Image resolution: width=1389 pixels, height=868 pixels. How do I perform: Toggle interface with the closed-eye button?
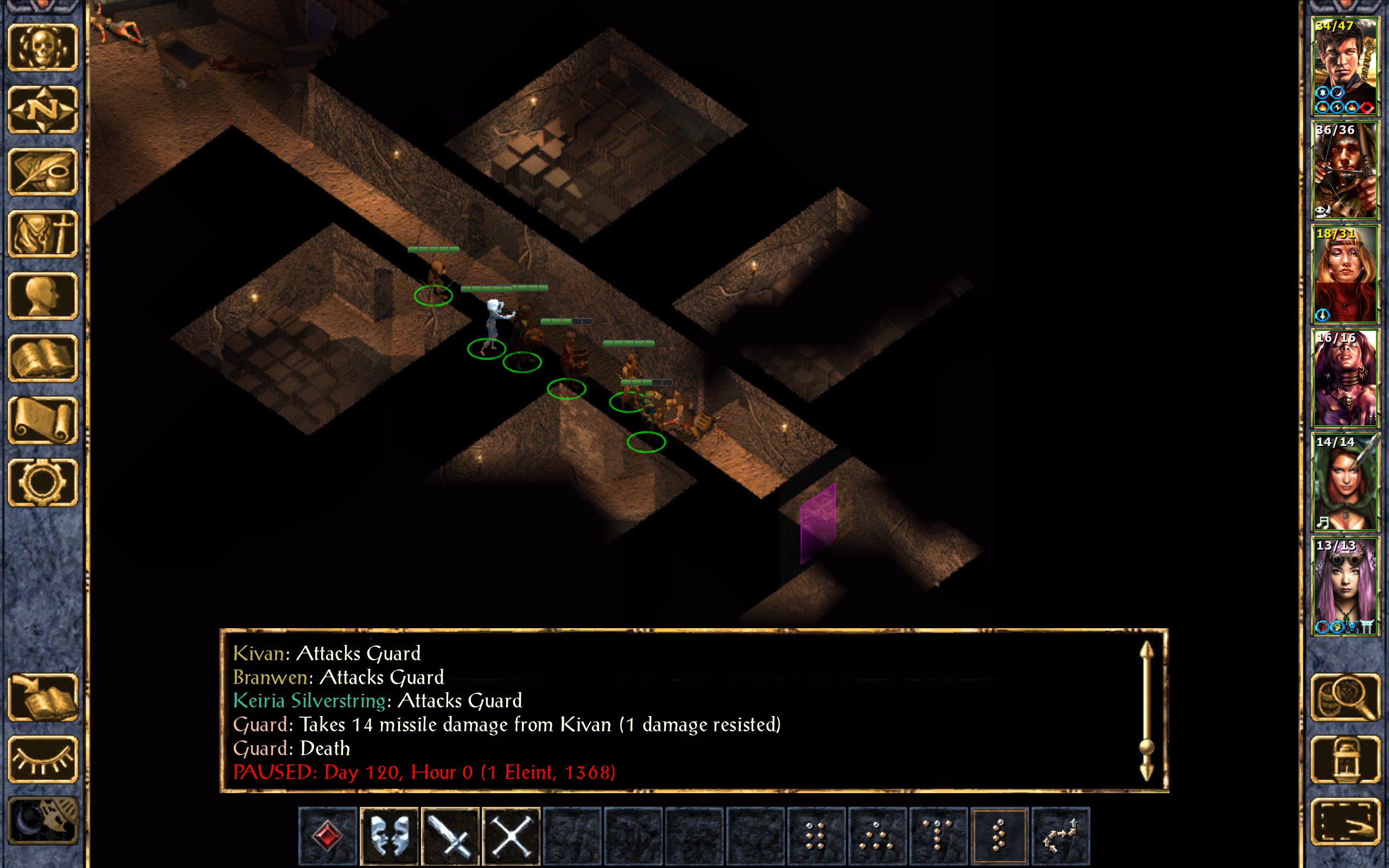[x=42, y=759]
